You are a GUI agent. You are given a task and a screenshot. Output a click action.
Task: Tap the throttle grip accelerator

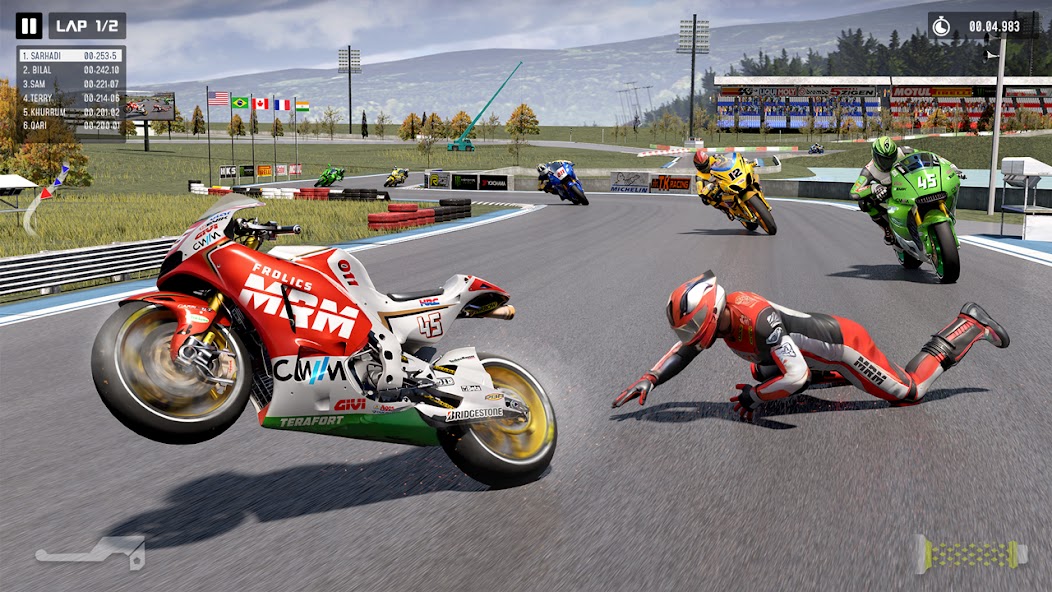click(971, 554)
